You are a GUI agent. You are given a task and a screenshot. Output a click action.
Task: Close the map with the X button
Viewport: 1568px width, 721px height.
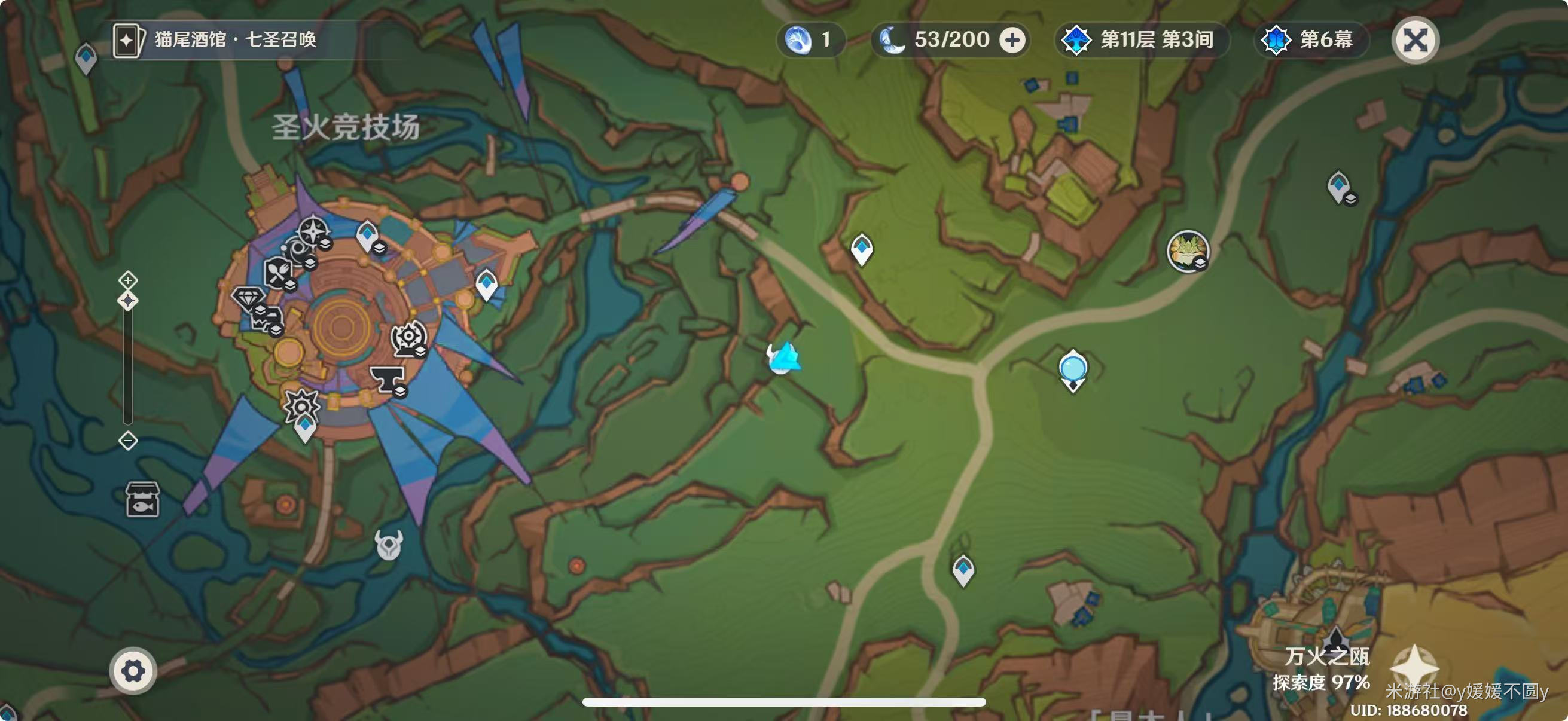click(1415, 41)
